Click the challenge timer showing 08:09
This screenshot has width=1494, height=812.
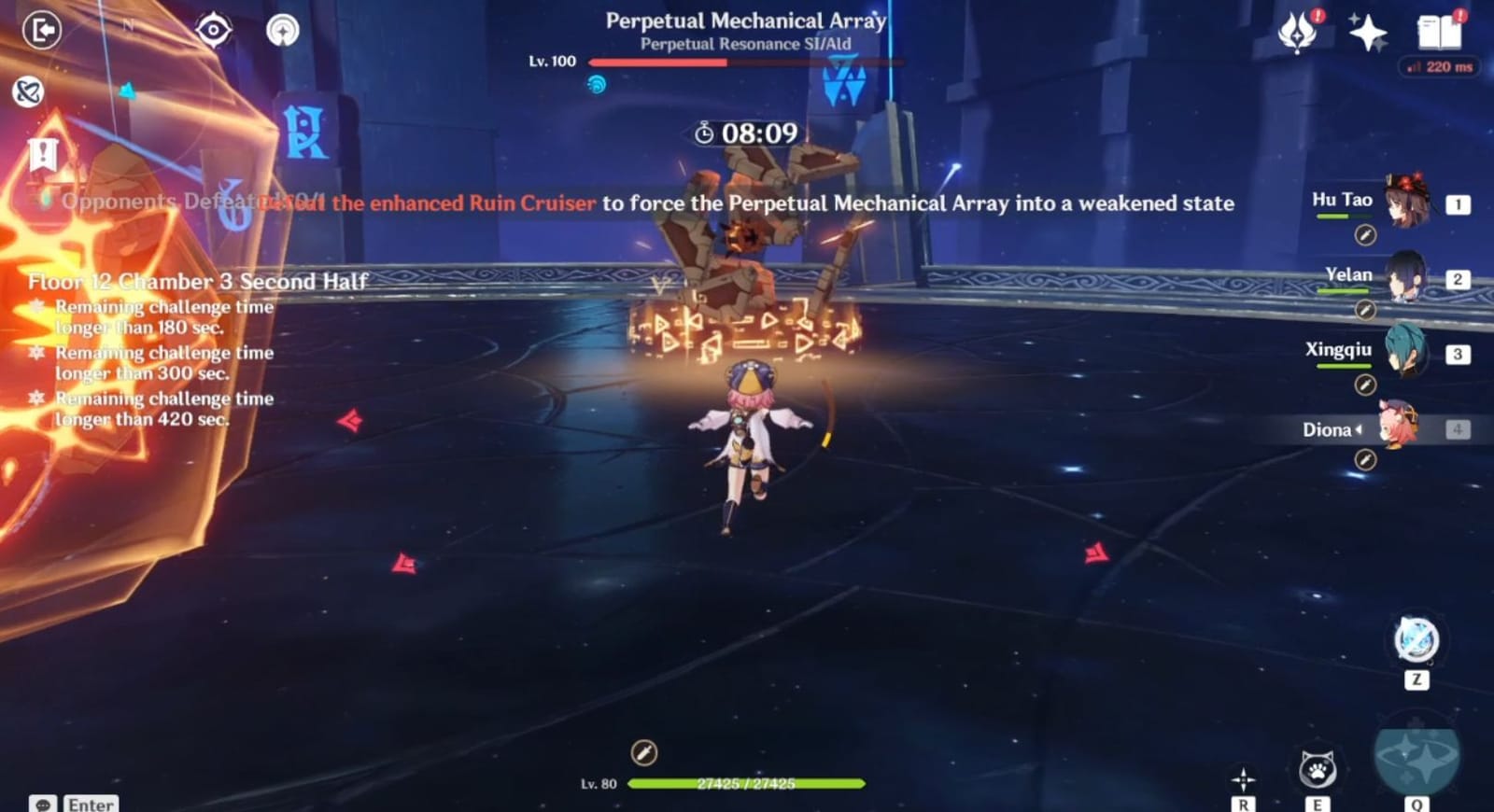[747, 133]
